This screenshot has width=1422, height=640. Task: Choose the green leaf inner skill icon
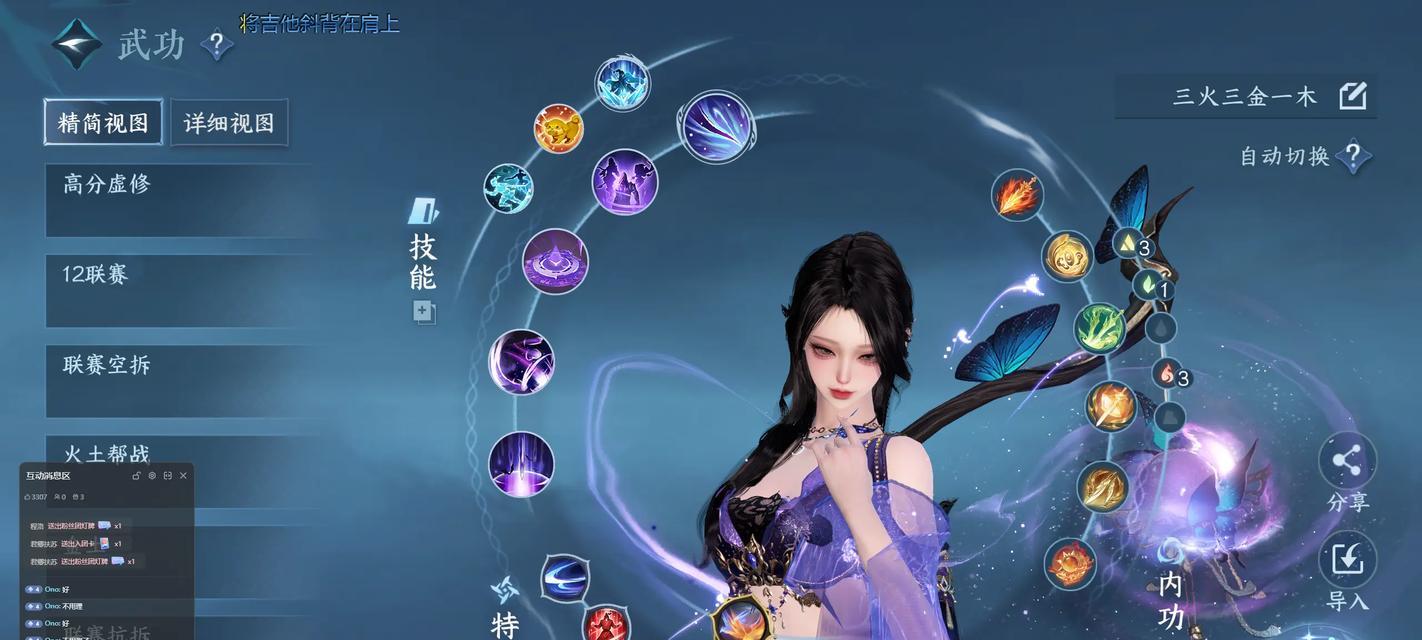click(1100, 328)
